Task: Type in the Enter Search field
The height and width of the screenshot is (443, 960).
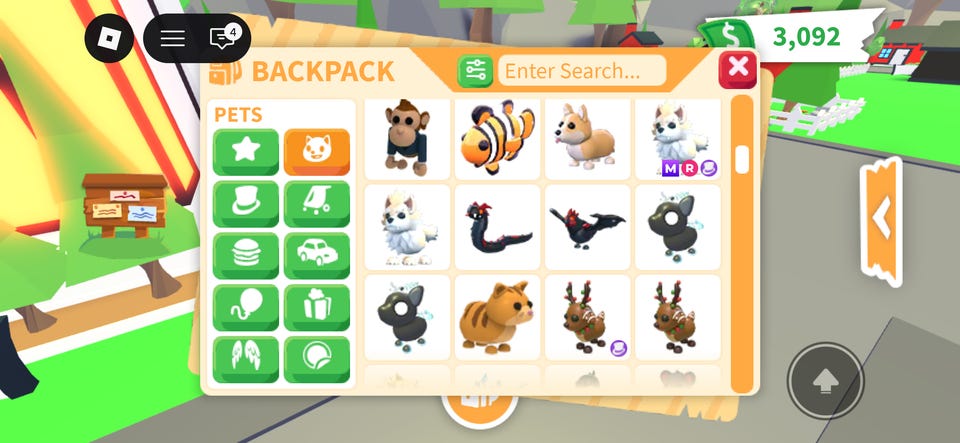Action: (x=582, y=71)
